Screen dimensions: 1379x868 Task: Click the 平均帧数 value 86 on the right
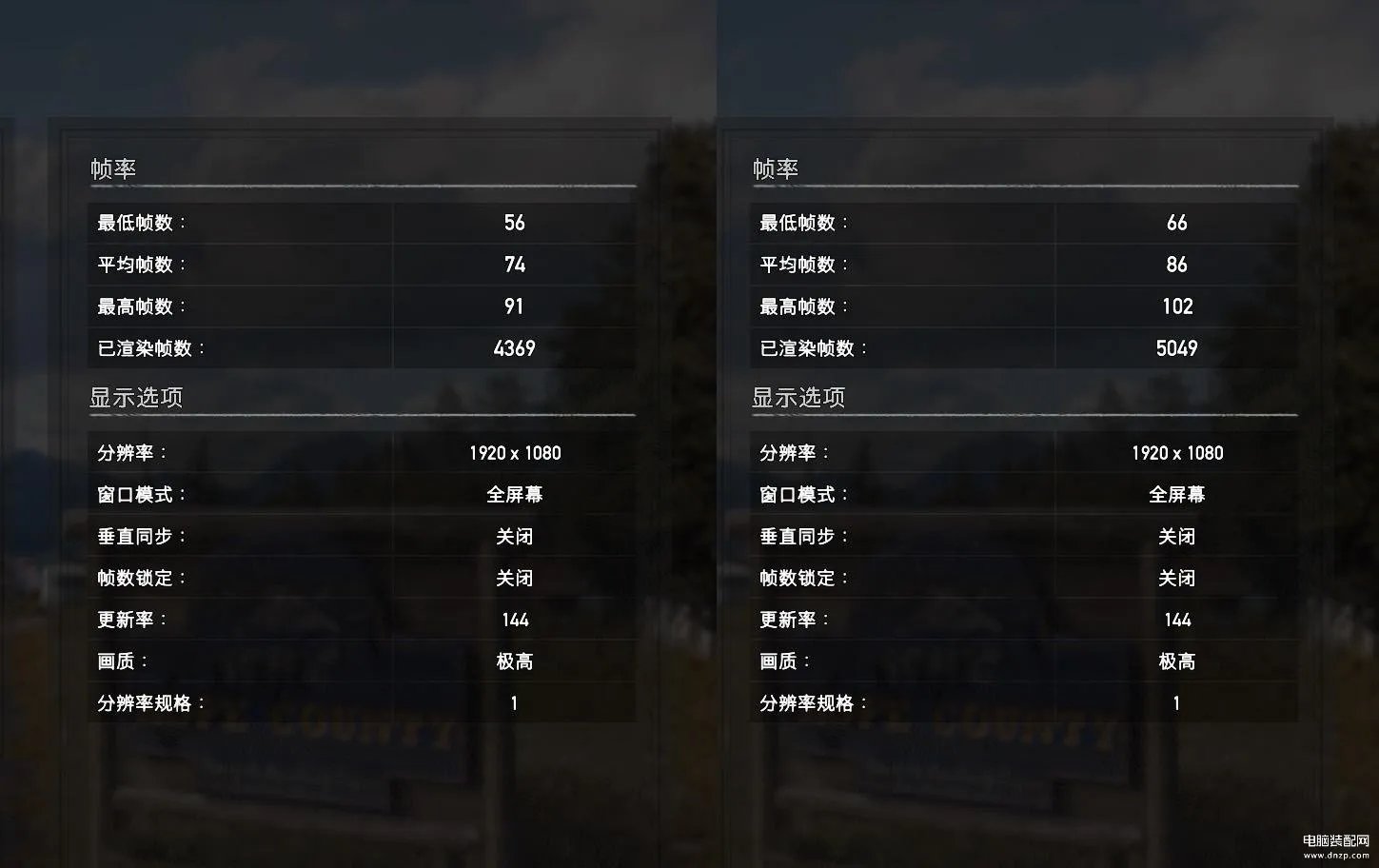(1176, 265)
